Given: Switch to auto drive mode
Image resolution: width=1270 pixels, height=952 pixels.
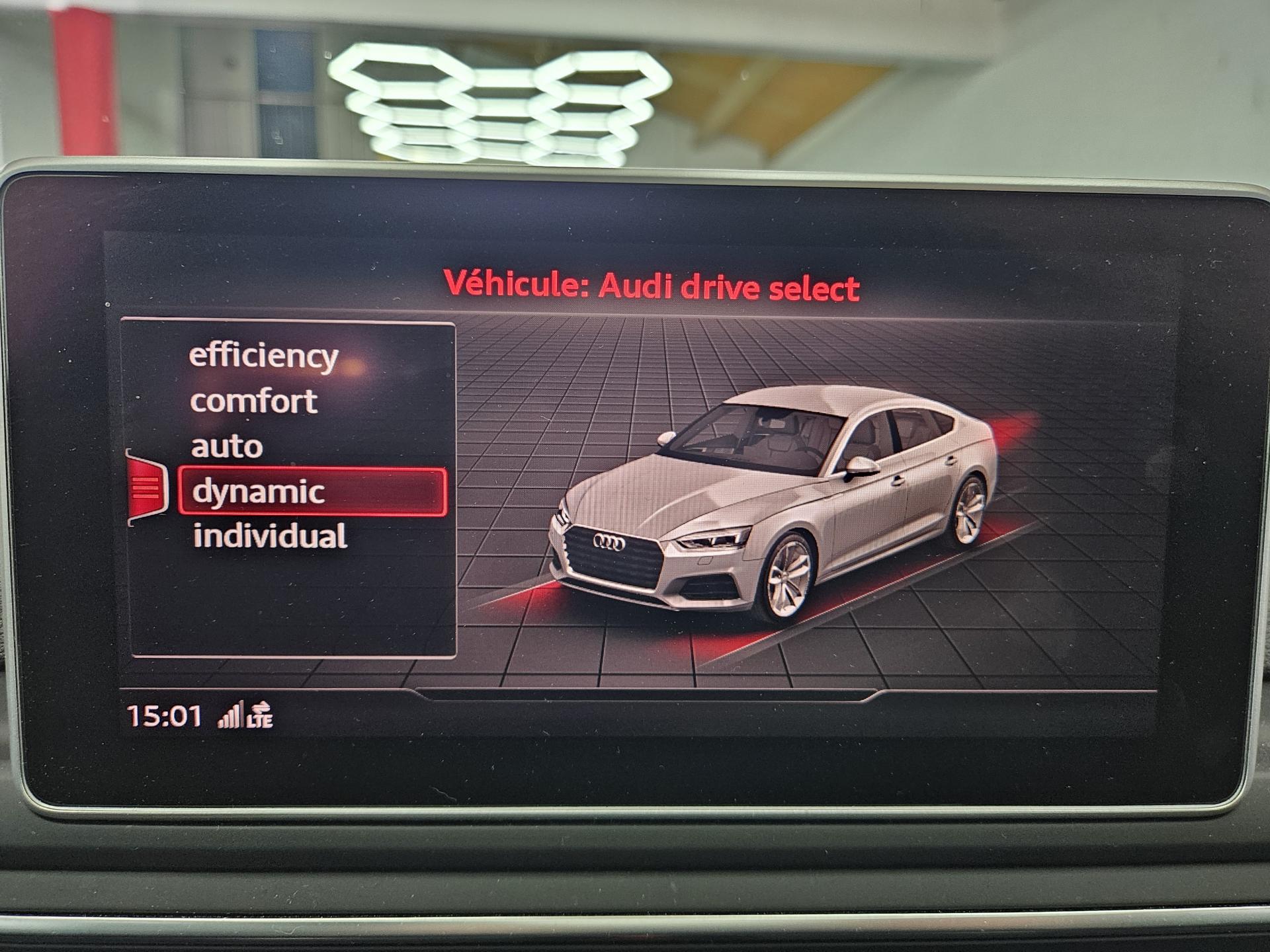Looking at the screenshot, I should pos(227,447).
